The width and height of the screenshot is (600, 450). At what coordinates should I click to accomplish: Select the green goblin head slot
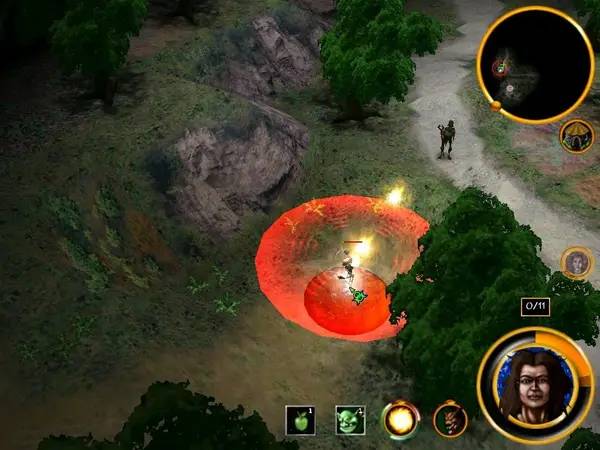[x=350, y=420]
